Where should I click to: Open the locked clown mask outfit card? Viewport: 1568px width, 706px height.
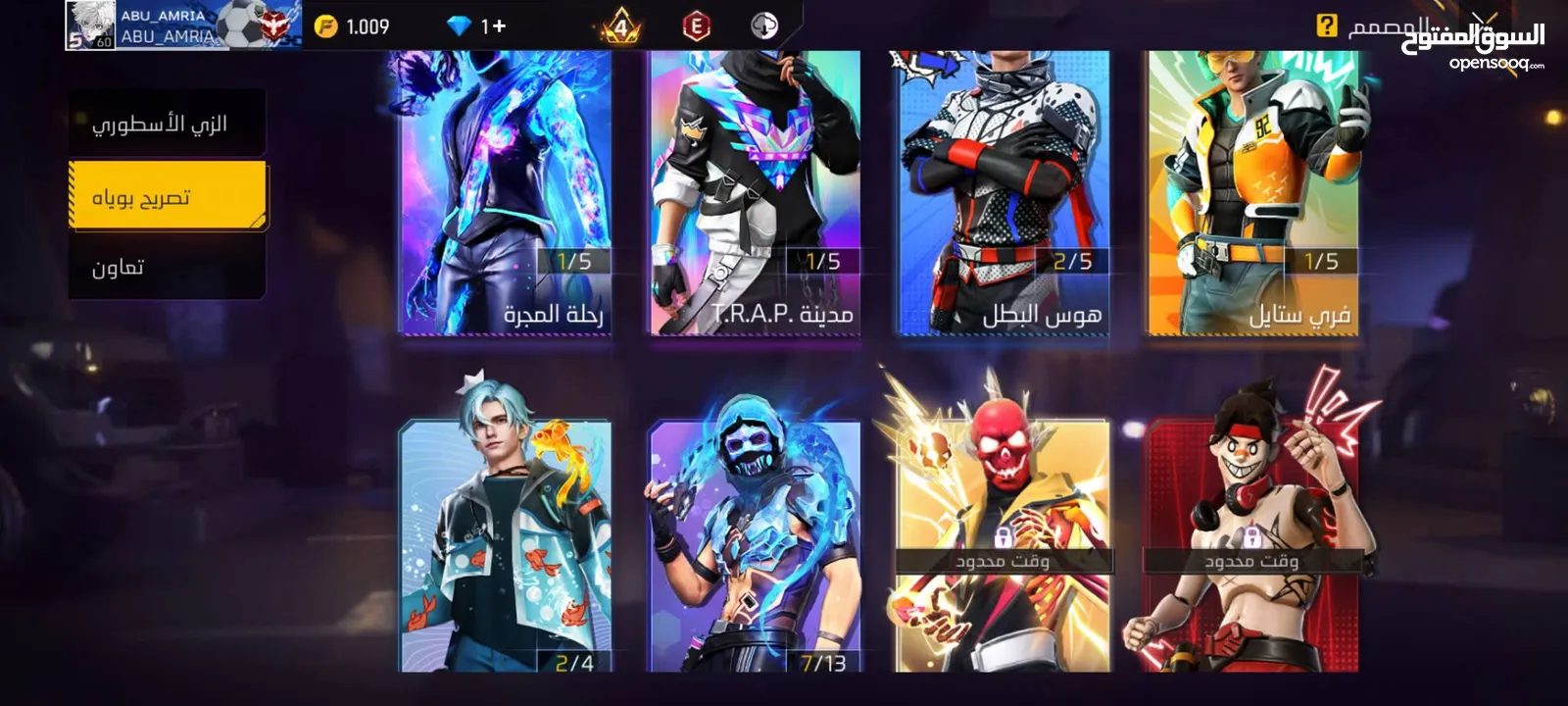pos(1252,544)
